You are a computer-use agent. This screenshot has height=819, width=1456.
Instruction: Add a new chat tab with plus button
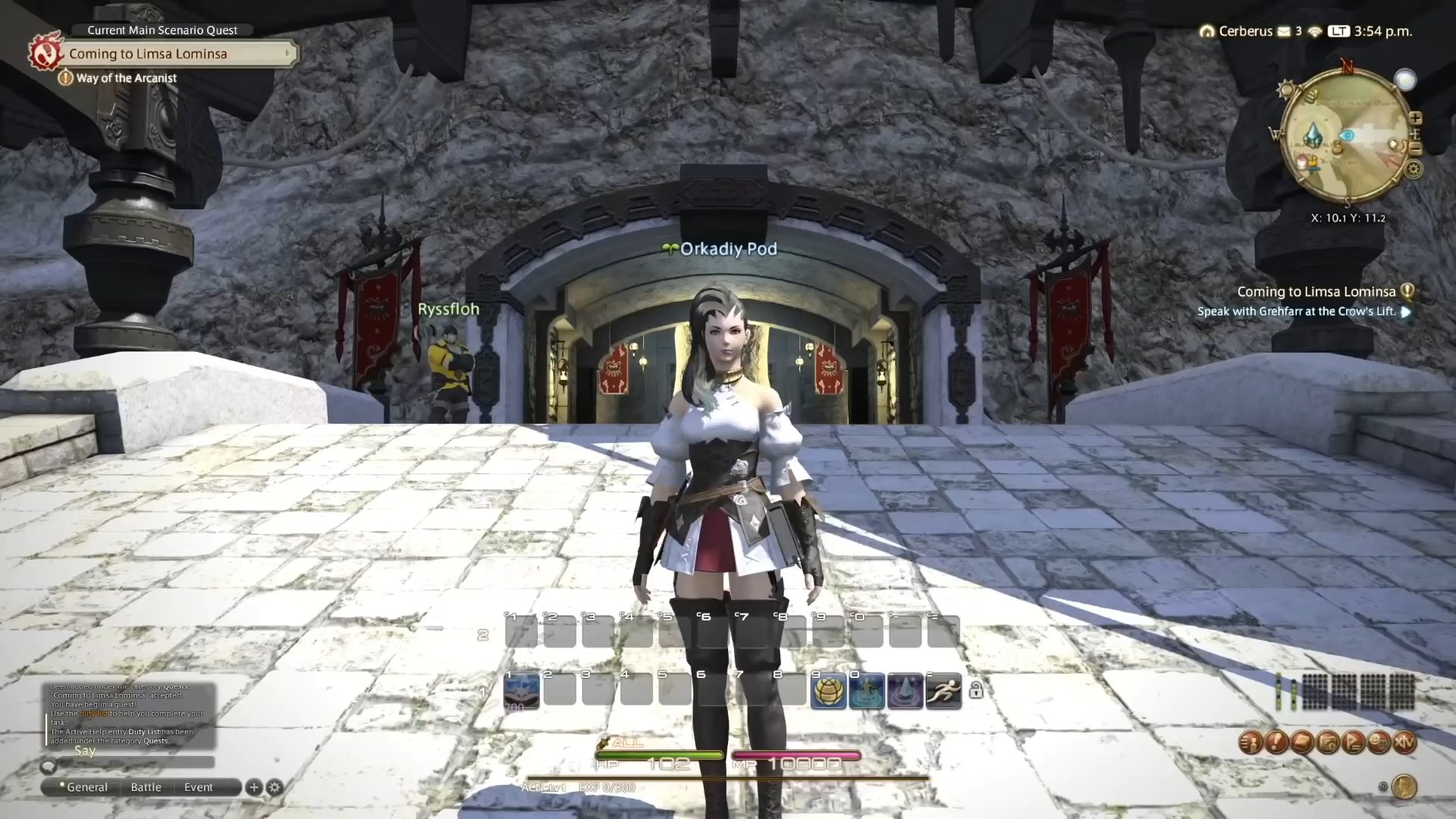(254, 788)
